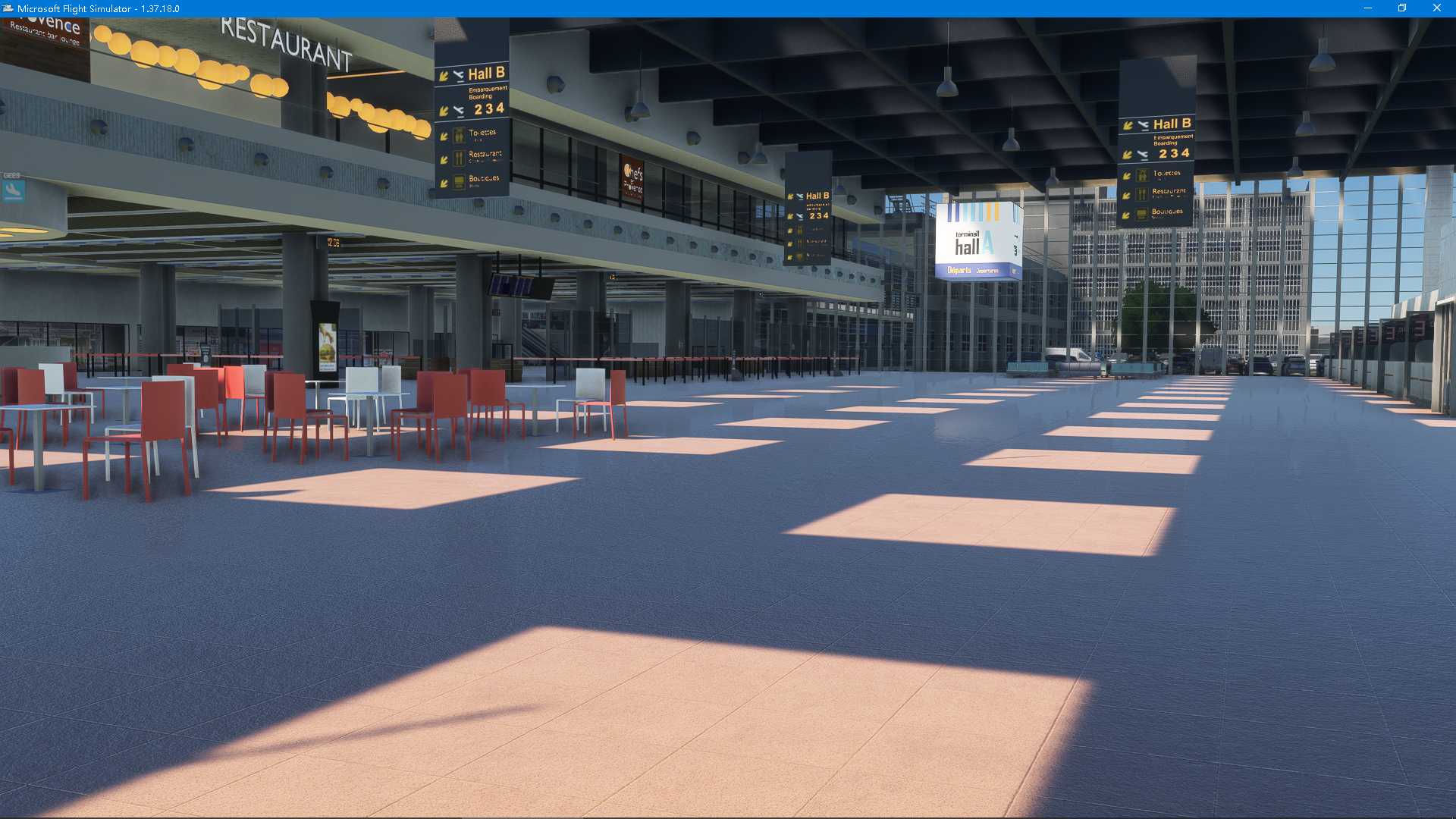Click the Microsoft Flight Simulator icon in the title bar

point(8,8)
